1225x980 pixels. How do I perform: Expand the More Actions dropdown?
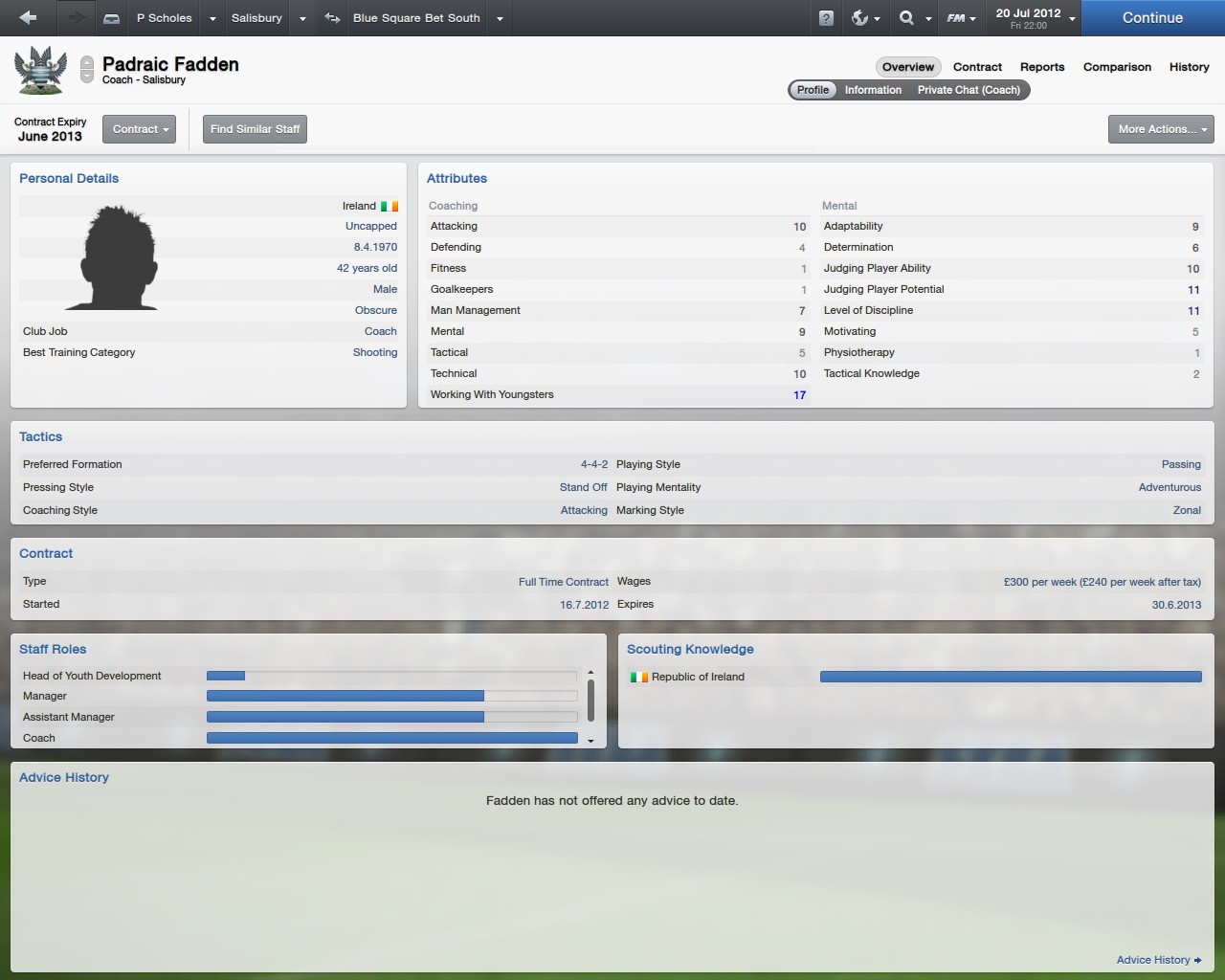(1161, 129)
